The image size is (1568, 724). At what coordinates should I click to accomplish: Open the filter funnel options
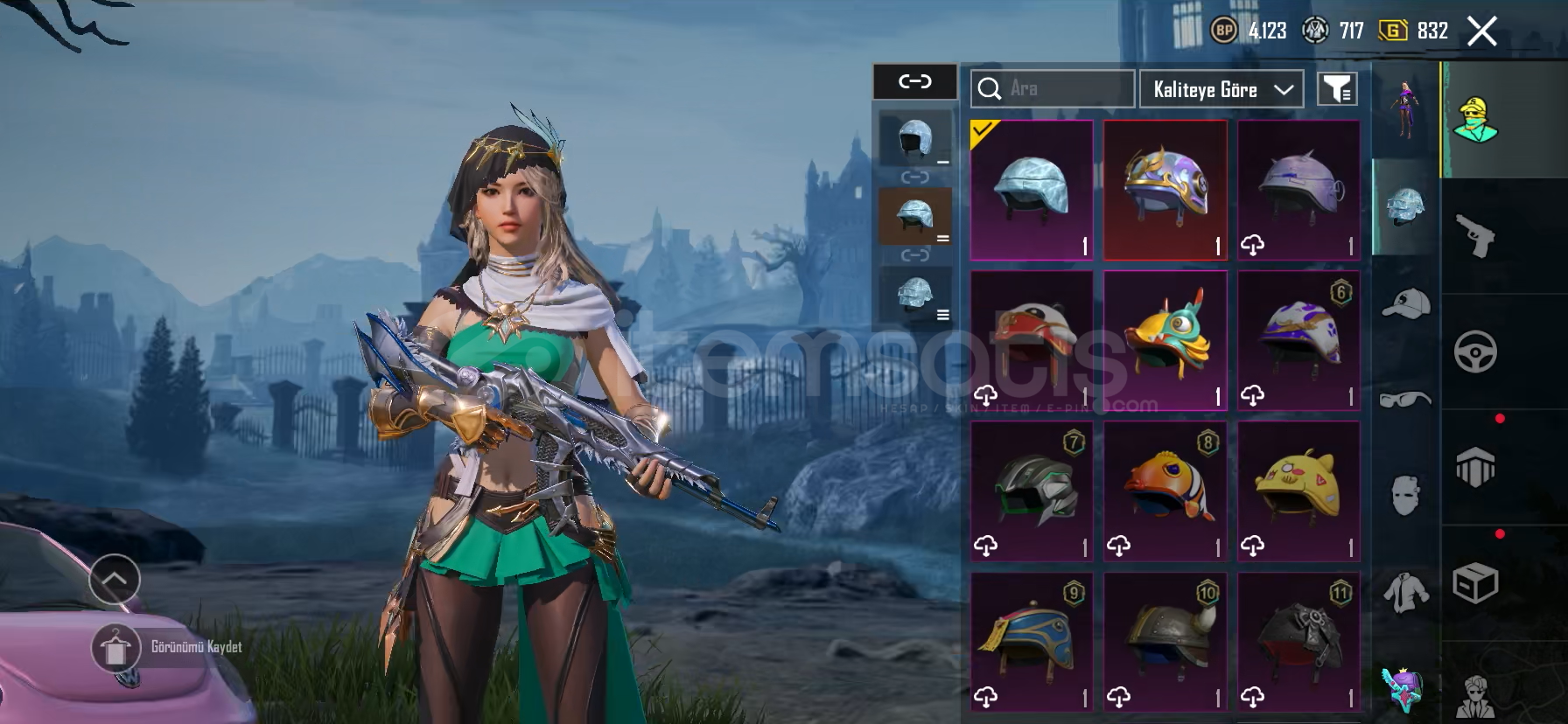coord(1337,88)
